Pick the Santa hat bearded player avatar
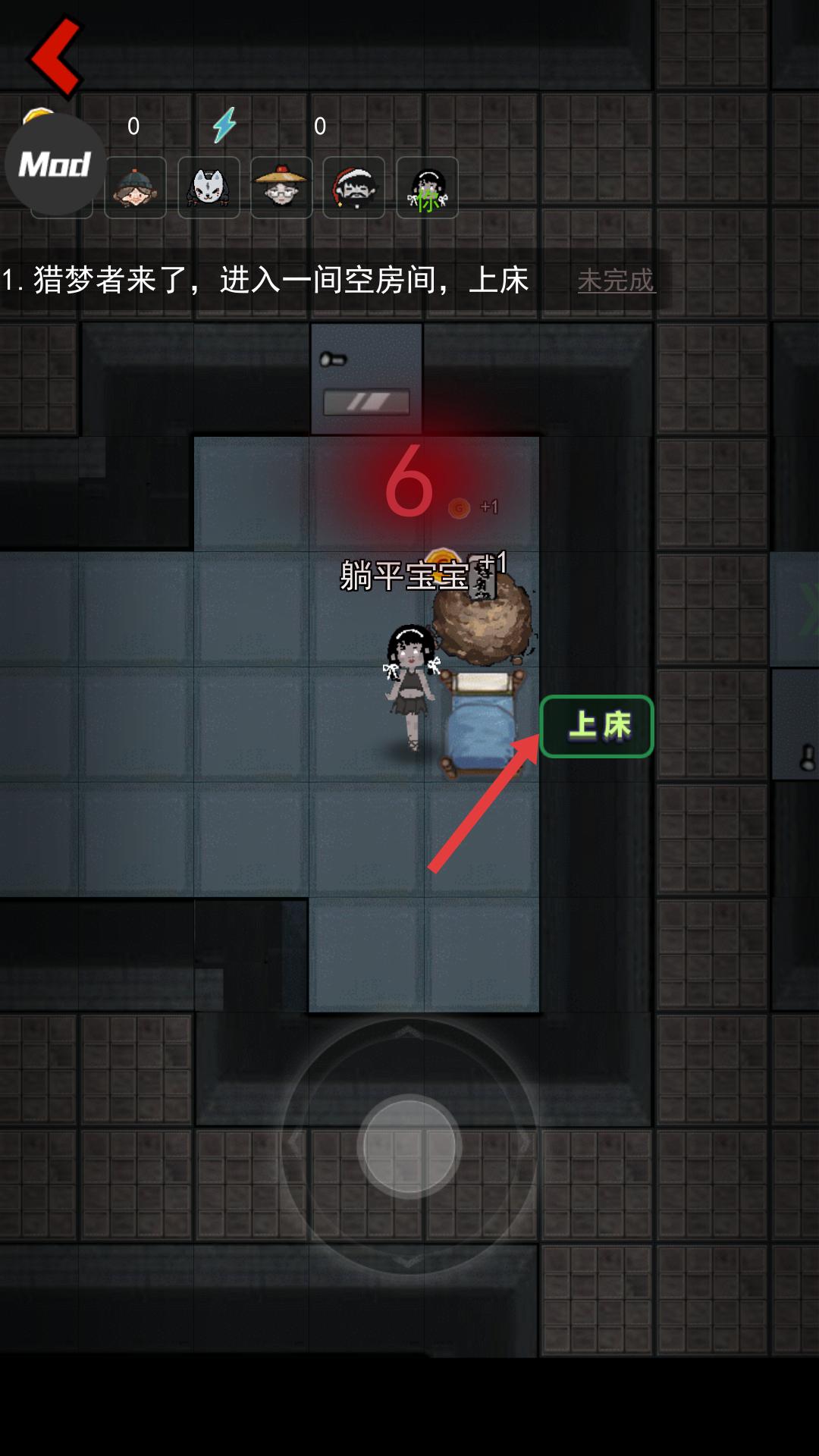Screen dimensions: 819x1456 point(354,188)
